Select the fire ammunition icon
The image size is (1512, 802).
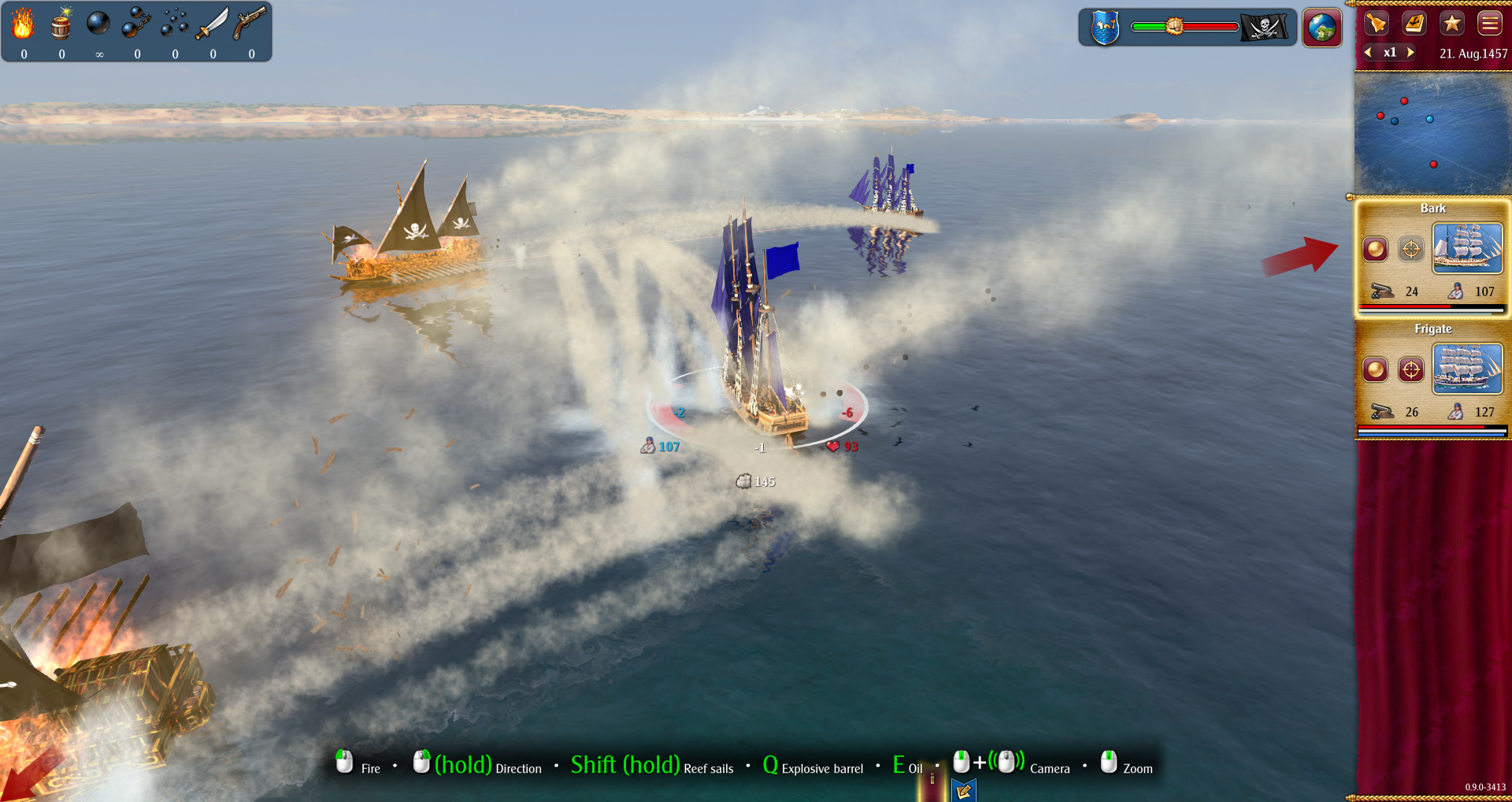point(23,24)
